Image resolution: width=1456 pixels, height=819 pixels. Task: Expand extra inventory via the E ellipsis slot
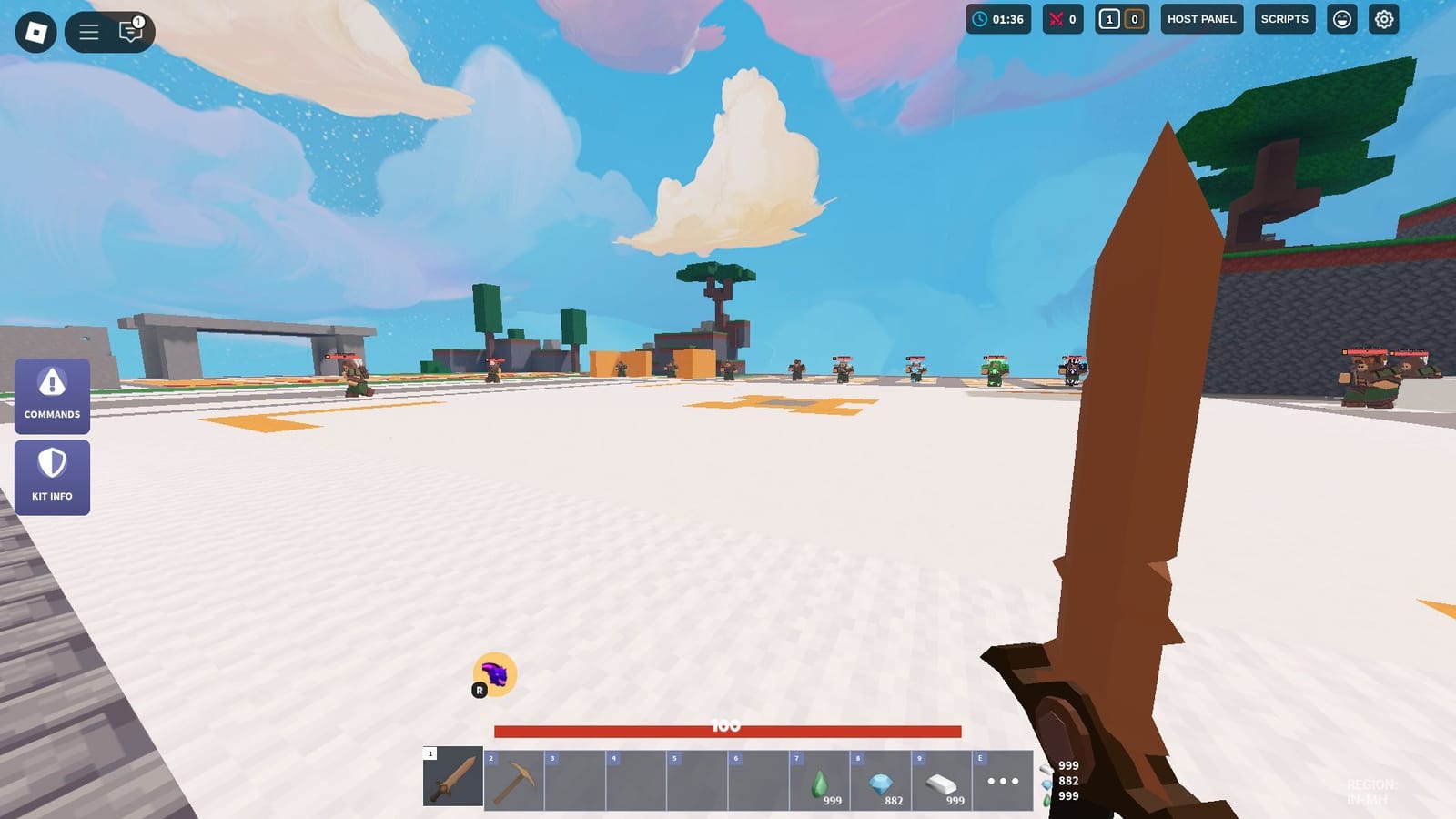point(1004,780)
